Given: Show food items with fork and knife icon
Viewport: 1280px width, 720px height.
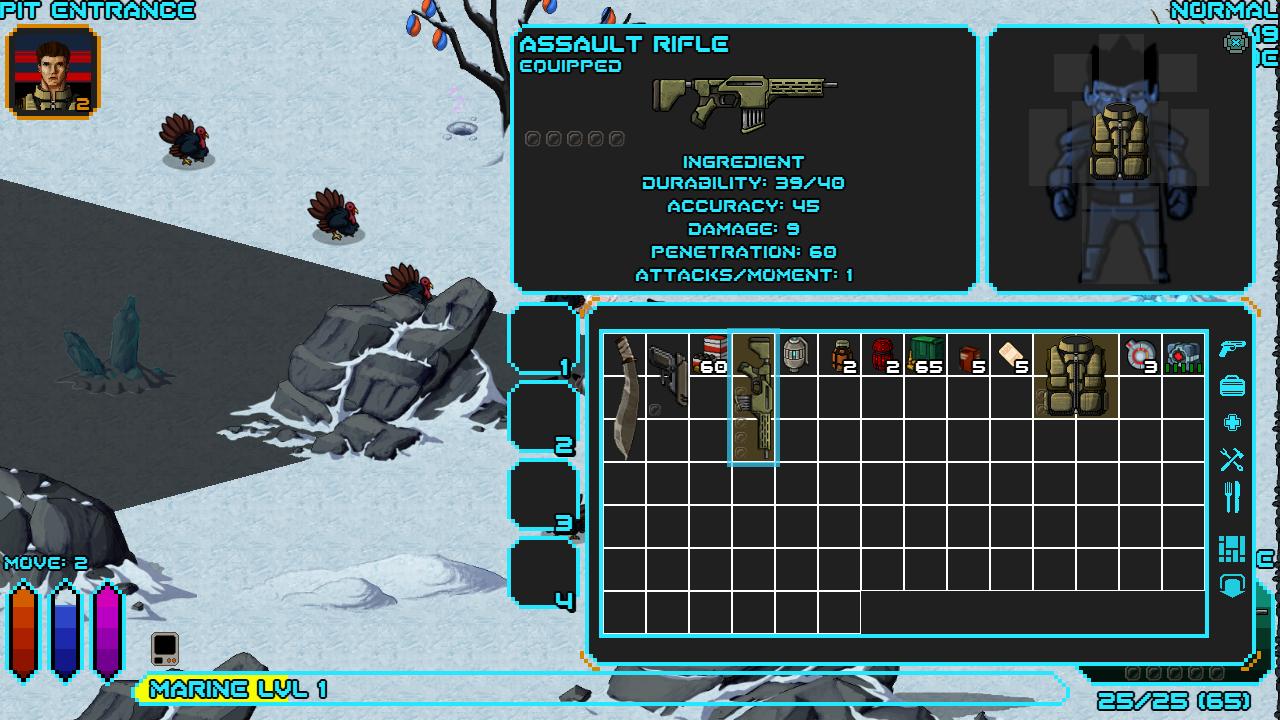Looking at the screenshot, I should pyautogui.click(x=1232, y=497).
